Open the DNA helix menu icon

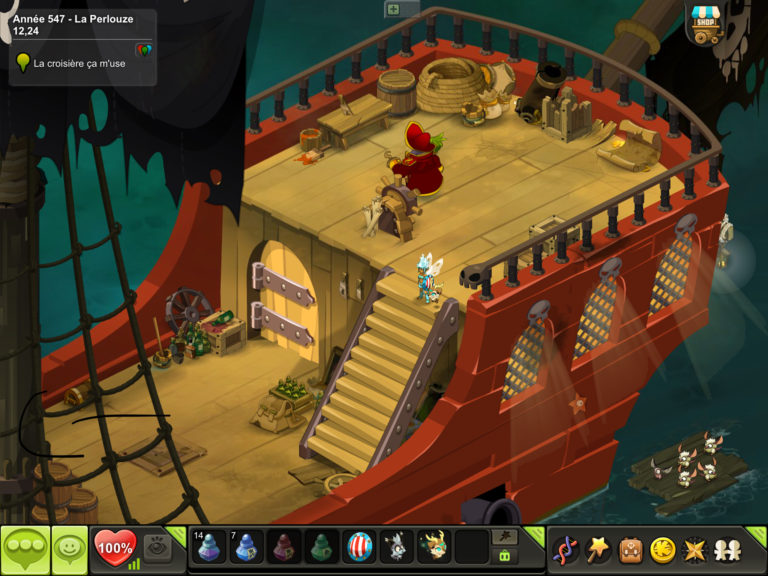[x=566, y=549]
